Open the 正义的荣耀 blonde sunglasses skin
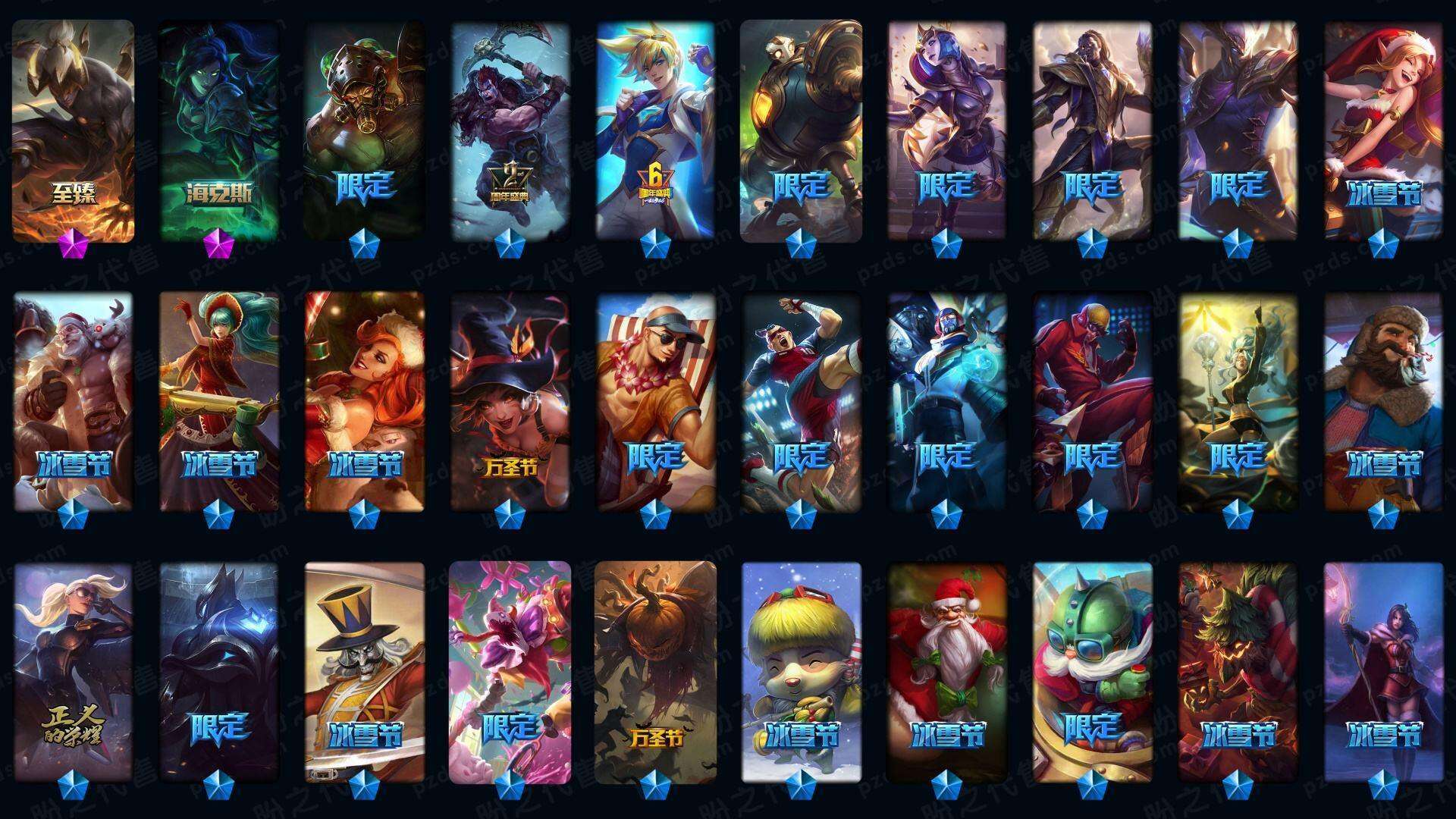This screenshot has height=819, width=1456. [x=73, y=672]
